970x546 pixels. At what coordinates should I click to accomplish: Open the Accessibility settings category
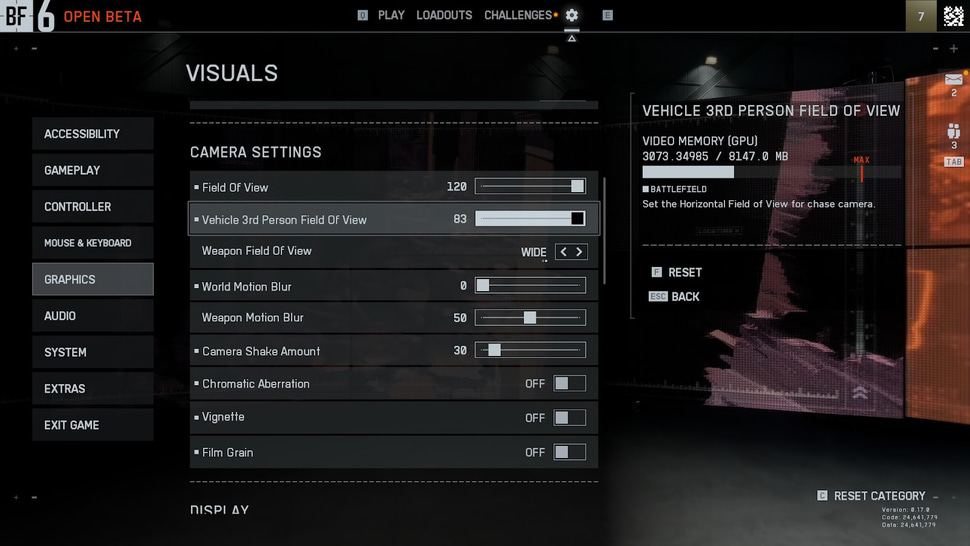pos(92,134)
